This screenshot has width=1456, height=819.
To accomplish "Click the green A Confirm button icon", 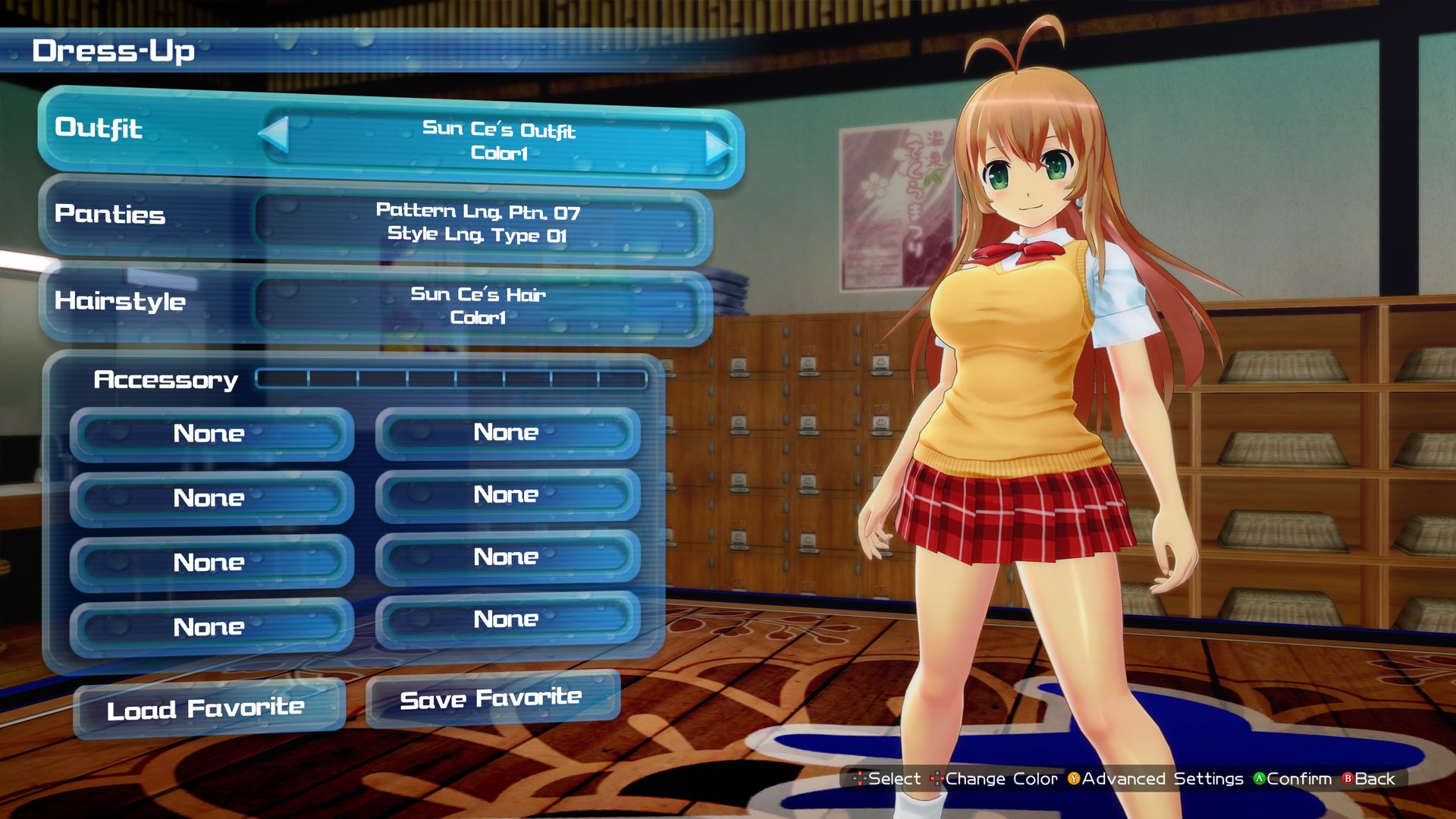I will tap(1260, 779).
